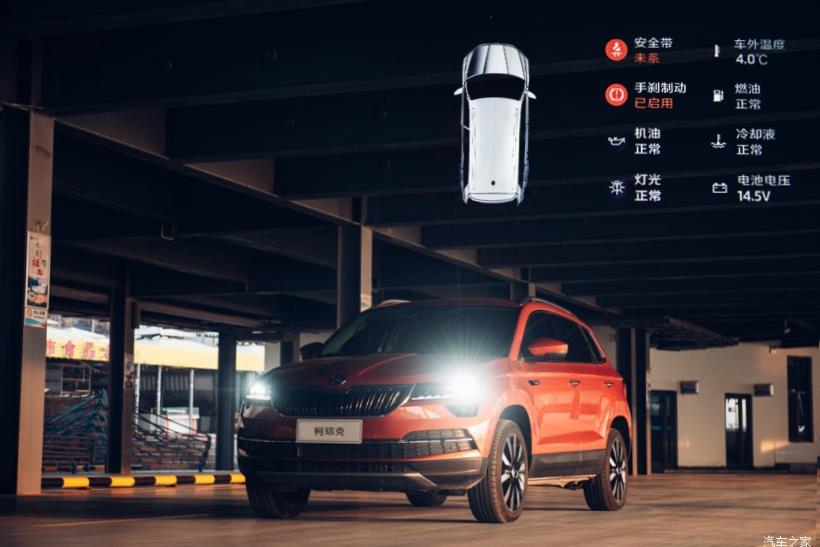This screenshot has height=547, width=820.
Task: Select the battery voltage icon
Action: click(719, 187)
